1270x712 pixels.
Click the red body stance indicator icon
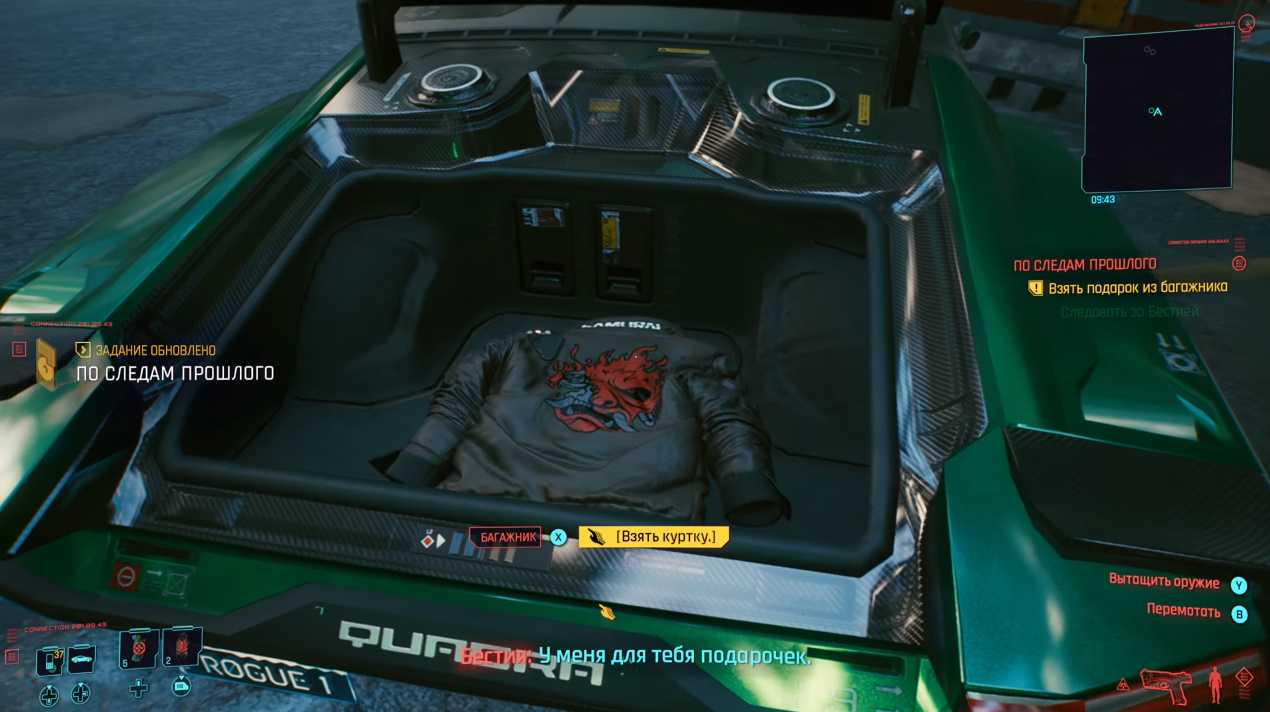pos(1215,685)
